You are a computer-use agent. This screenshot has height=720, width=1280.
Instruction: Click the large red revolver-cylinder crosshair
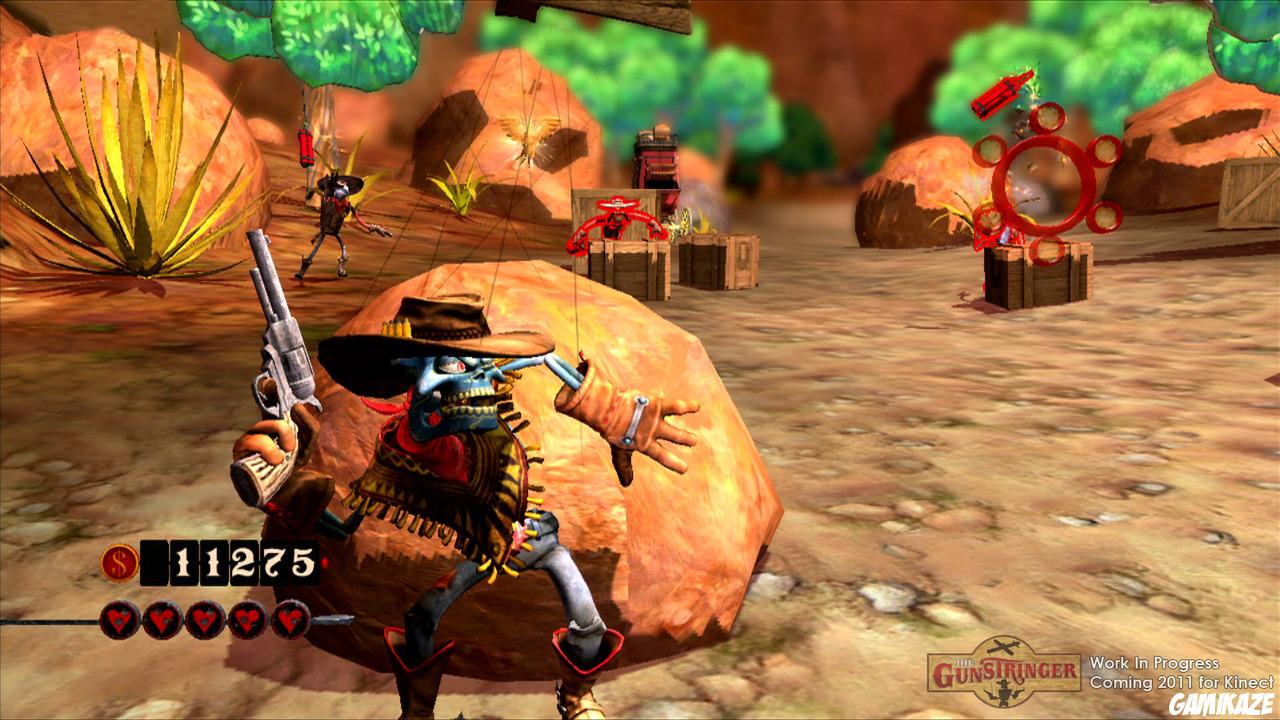coord(1043,182)
